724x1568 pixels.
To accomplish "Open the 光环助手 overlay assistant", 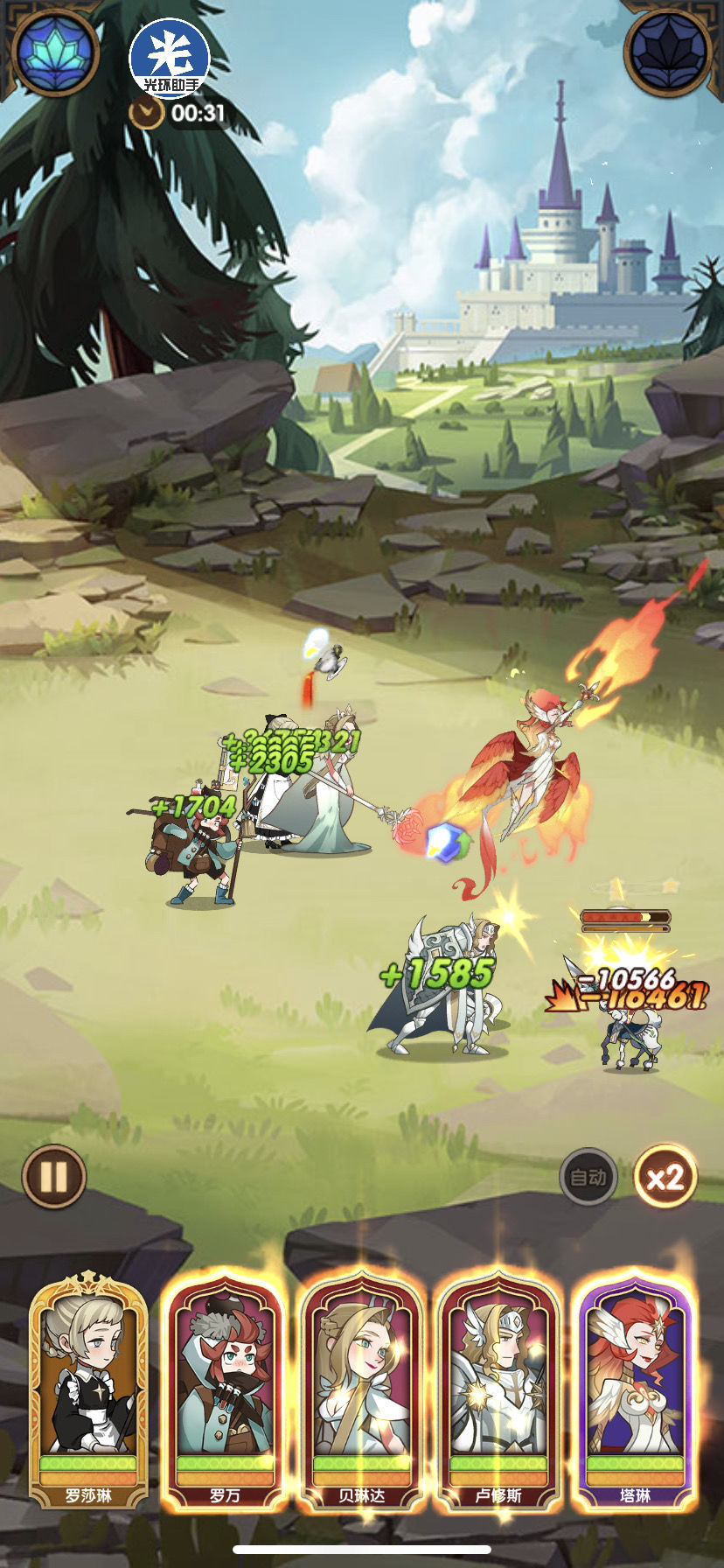I will coord(170,57).
